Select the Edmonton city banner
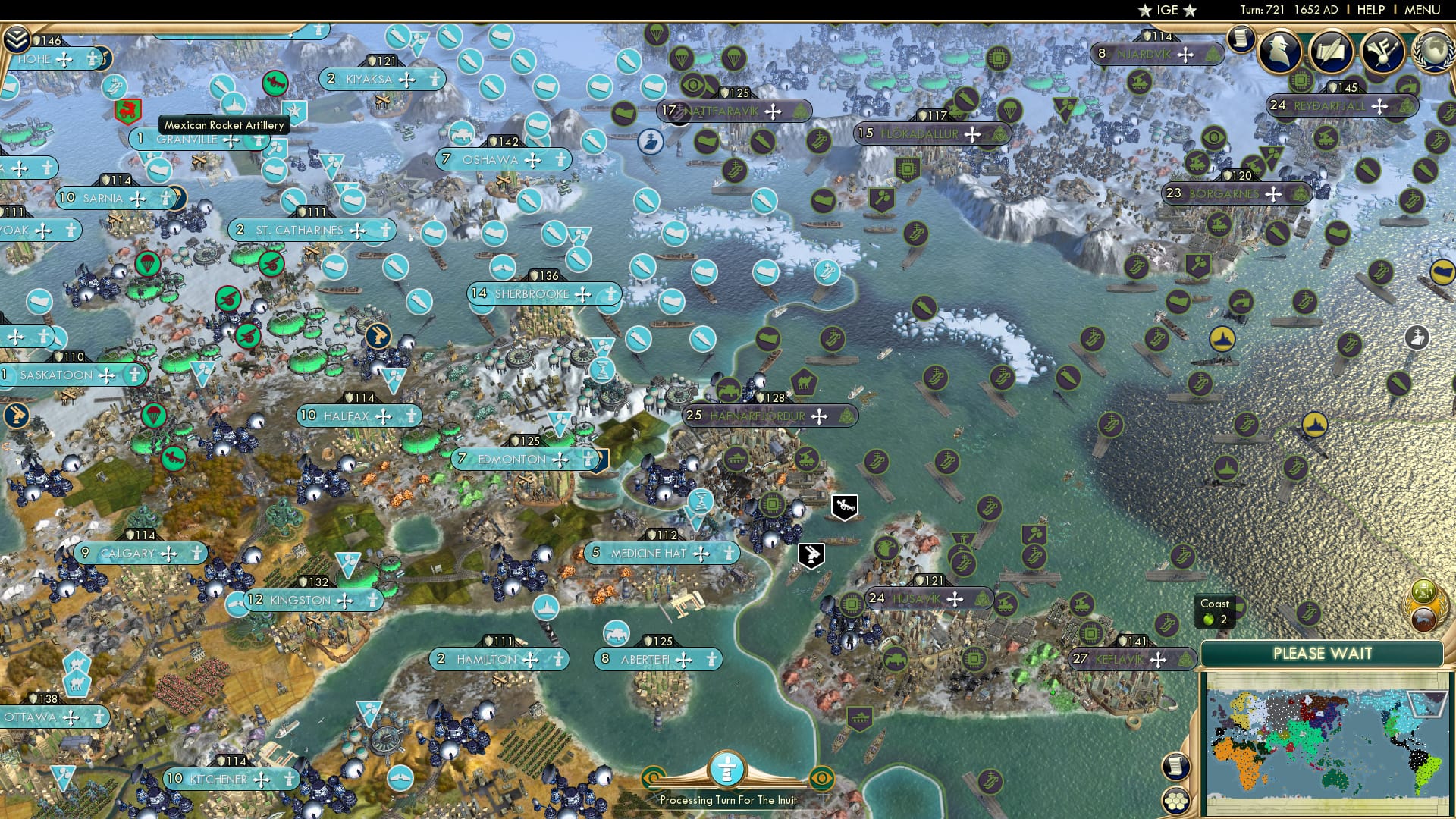This screenshot has width=1456, height=819. tap(510, 459)
